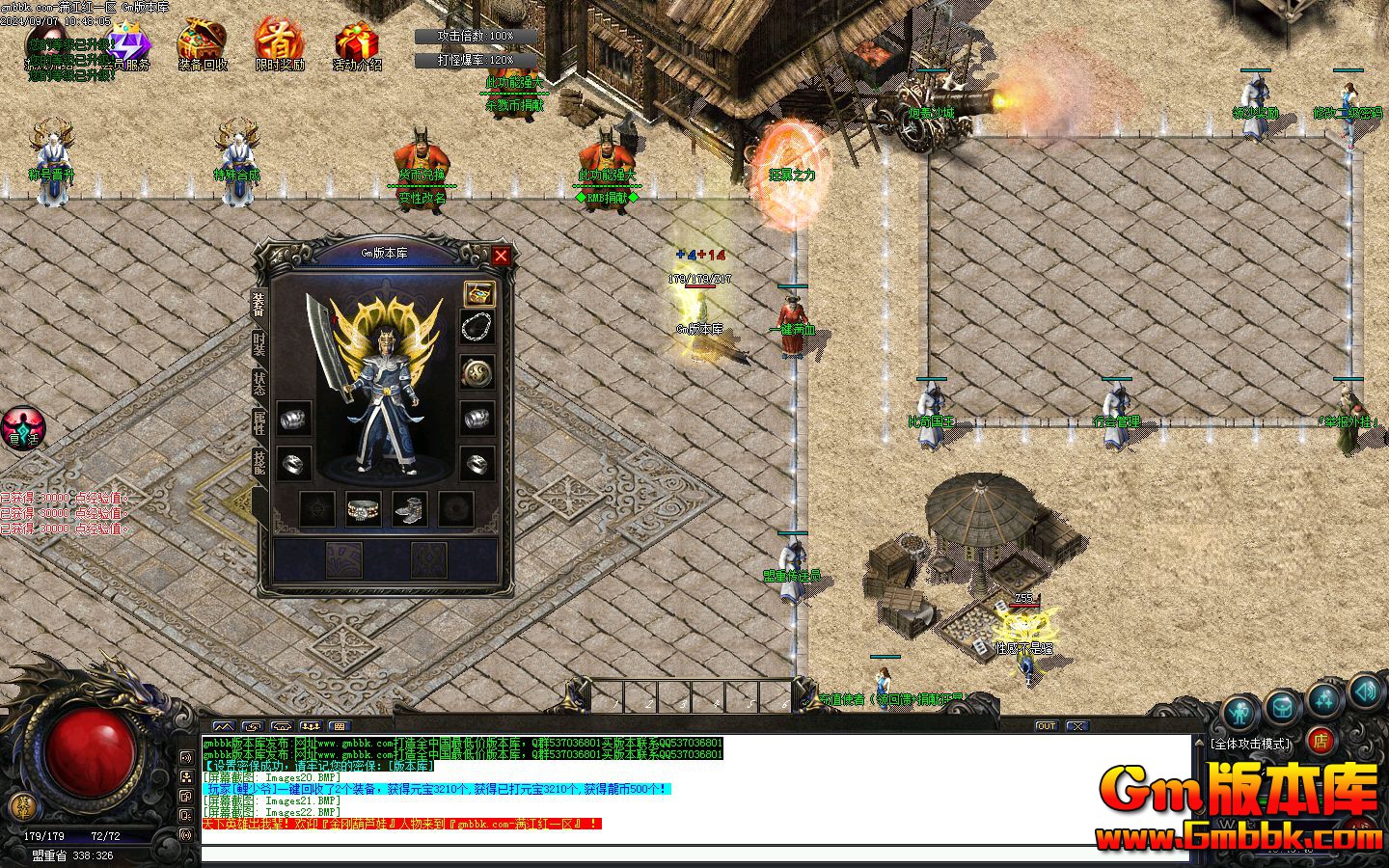
Task: Click the equipped belt slot
Action: point(363,508)
